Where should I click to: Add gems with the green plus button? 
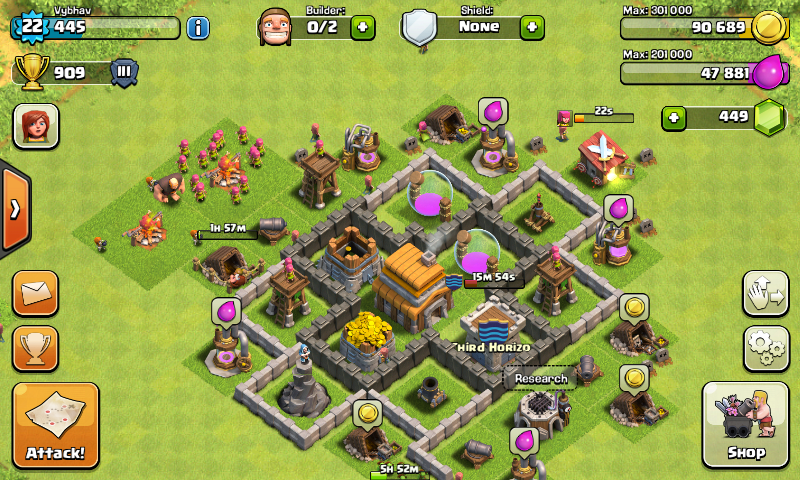pyautogui.click(x=676, y=117)
